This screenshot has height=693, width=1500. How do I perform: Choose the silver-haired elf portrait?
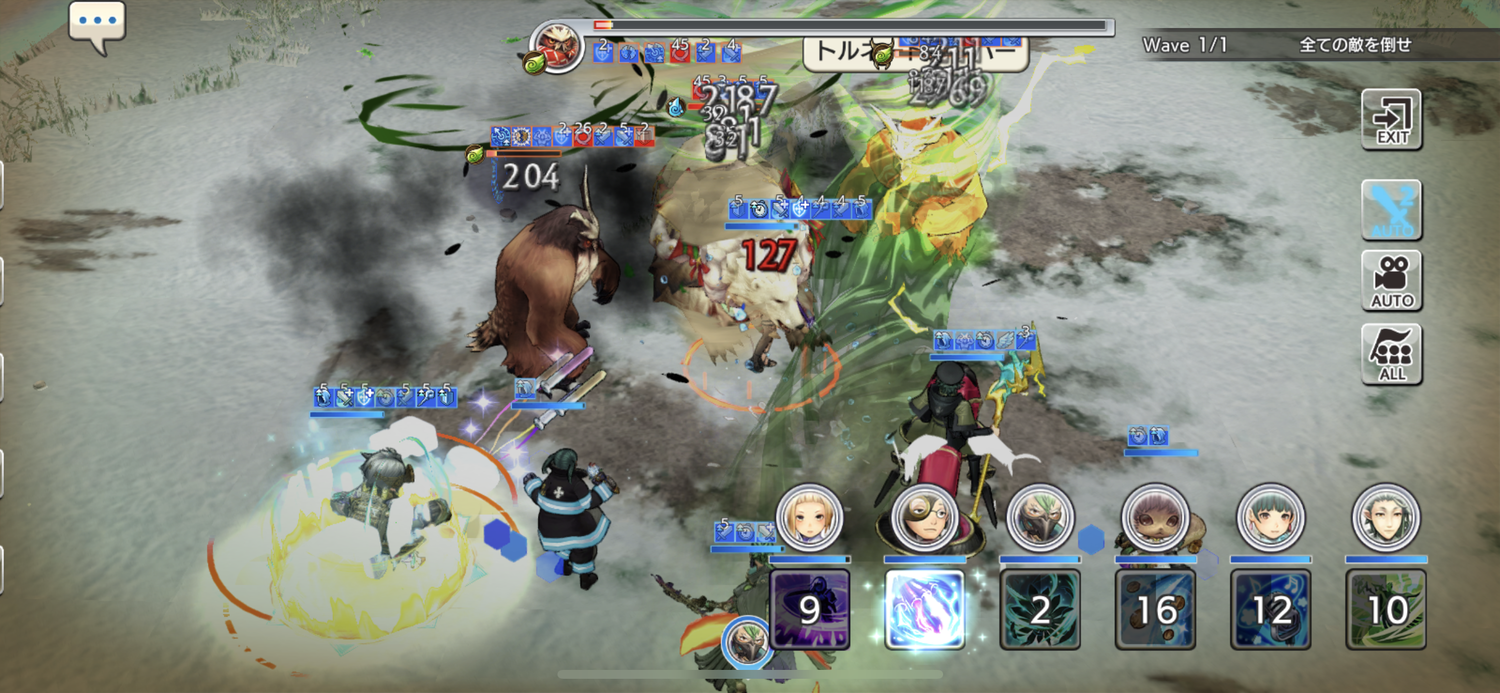click(x=1386, y=518)
